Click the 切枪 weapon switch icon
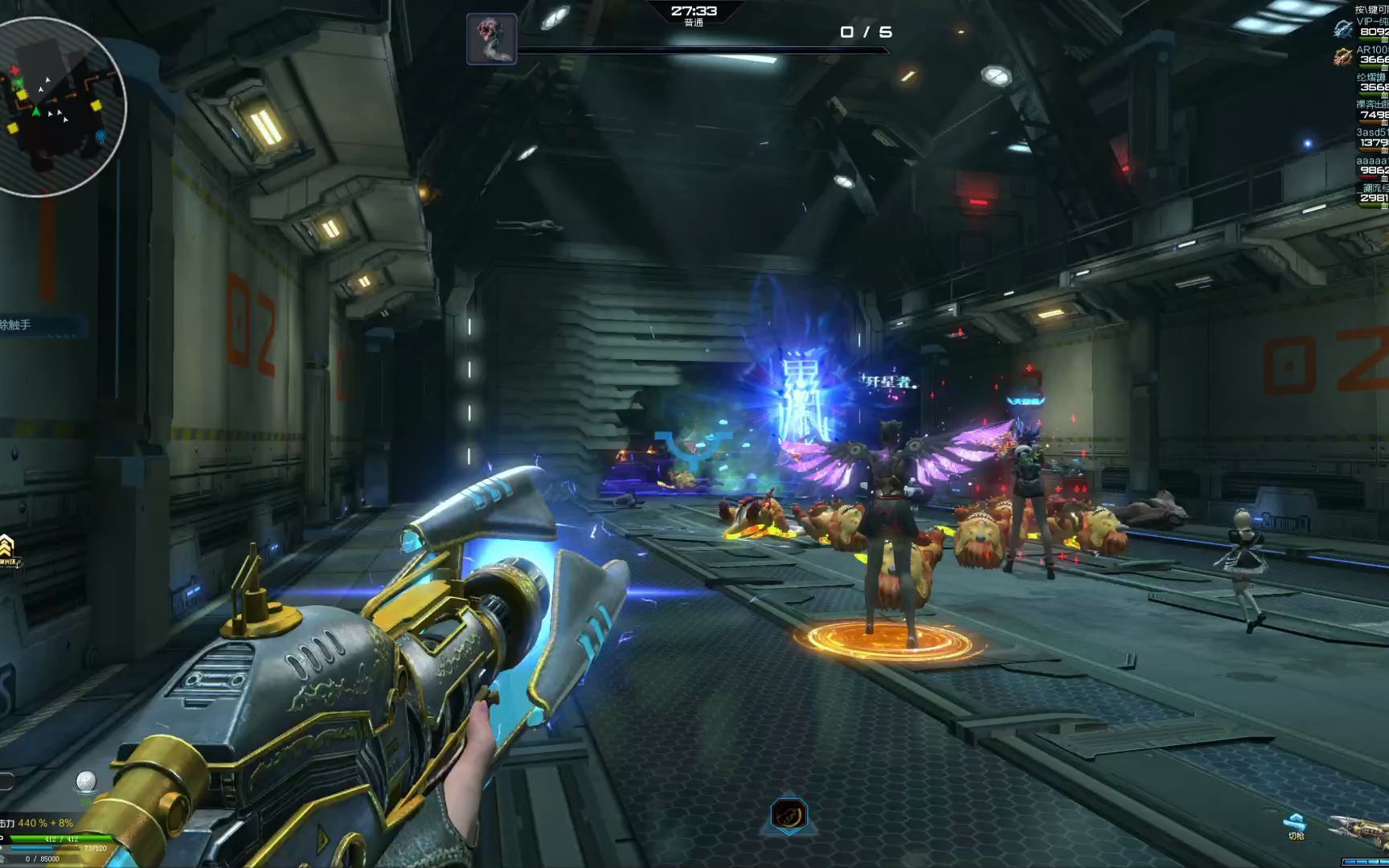This screenshot has width=1389, height=868. [x=1295, y=826]
